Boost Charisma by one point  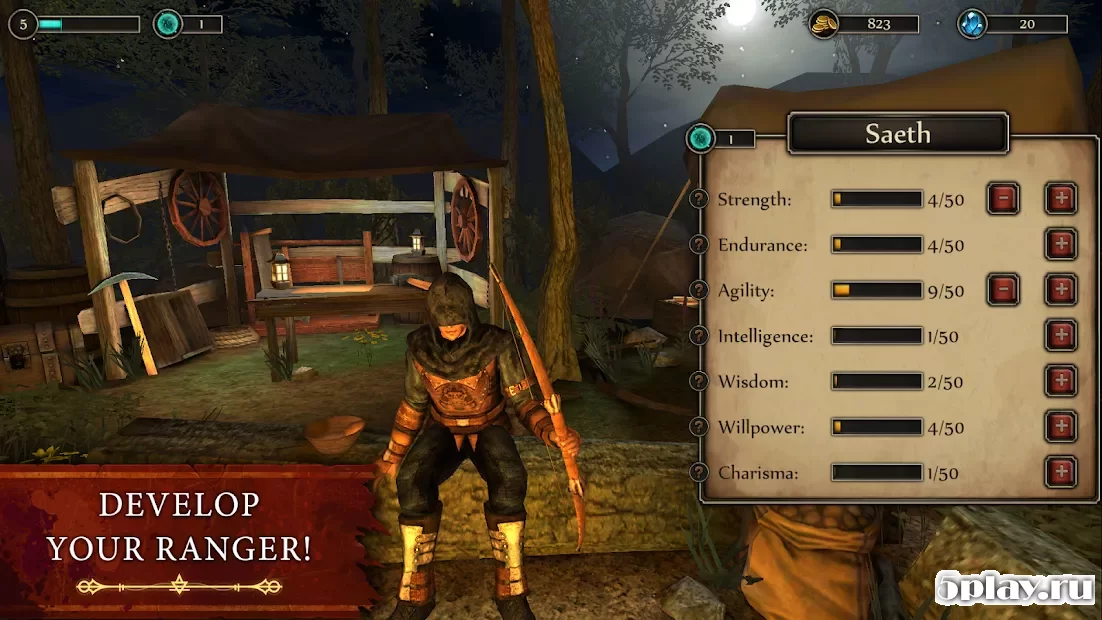(x=1061, y=472)
